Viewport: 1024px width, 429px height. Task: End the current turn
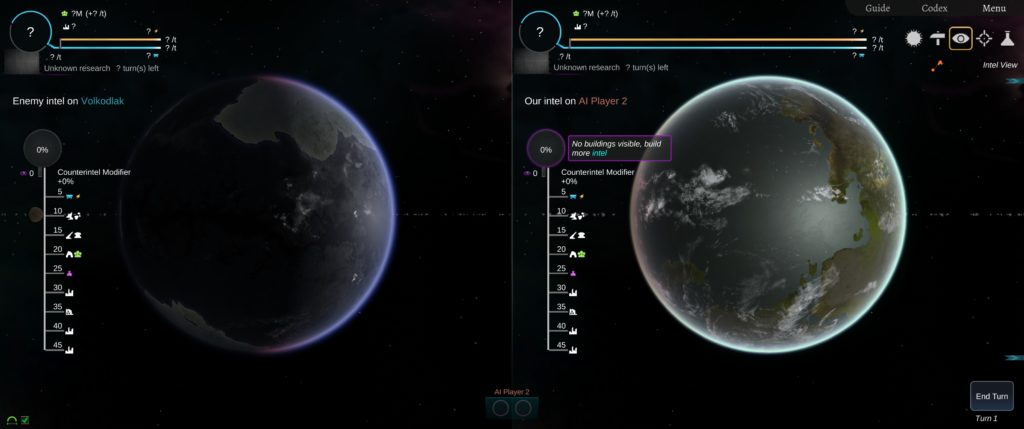point(991,396)
